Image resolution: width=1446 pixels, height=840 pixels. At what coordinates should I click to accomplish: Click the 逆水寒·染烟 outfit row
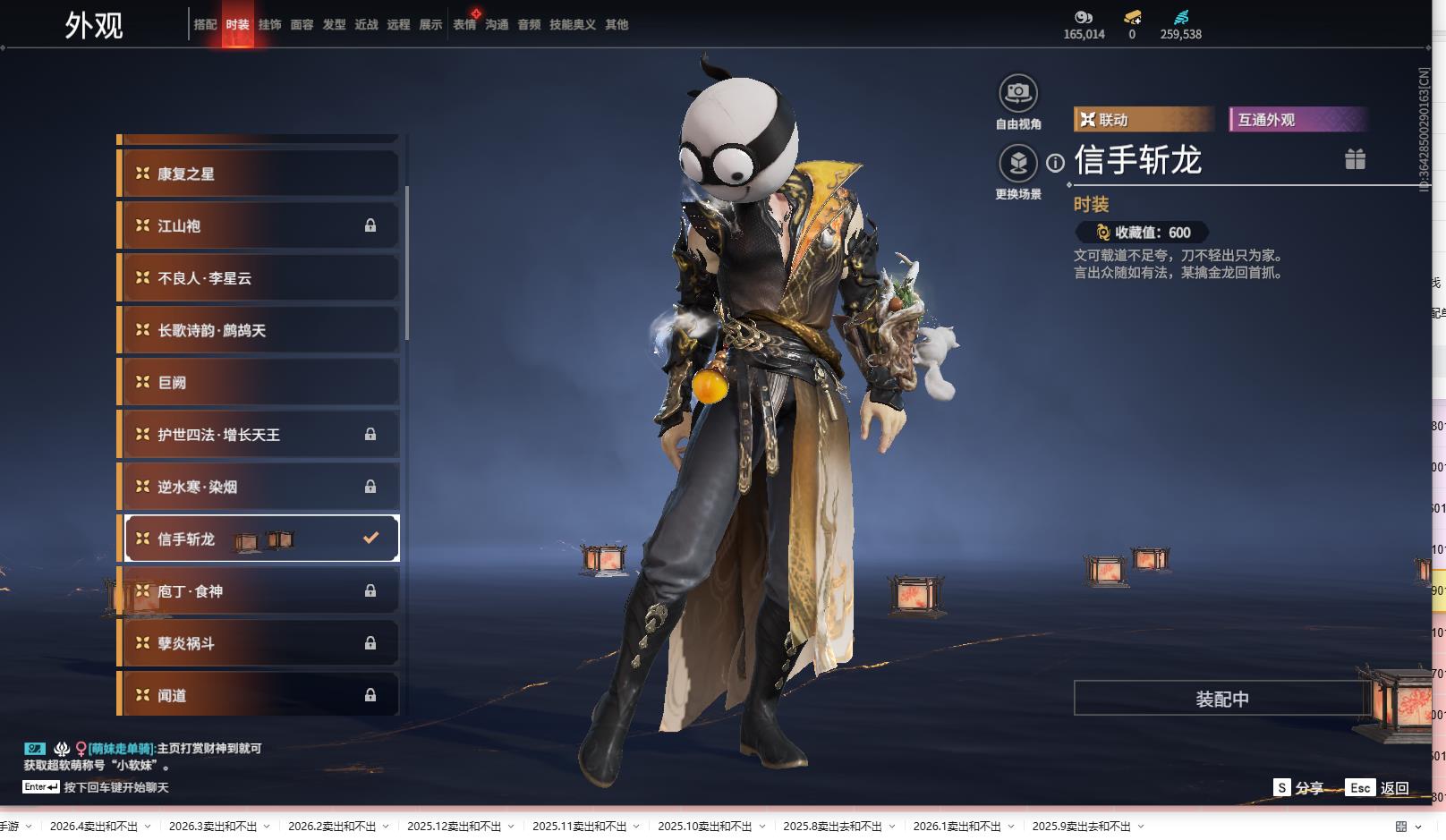[x=259, y=487]
